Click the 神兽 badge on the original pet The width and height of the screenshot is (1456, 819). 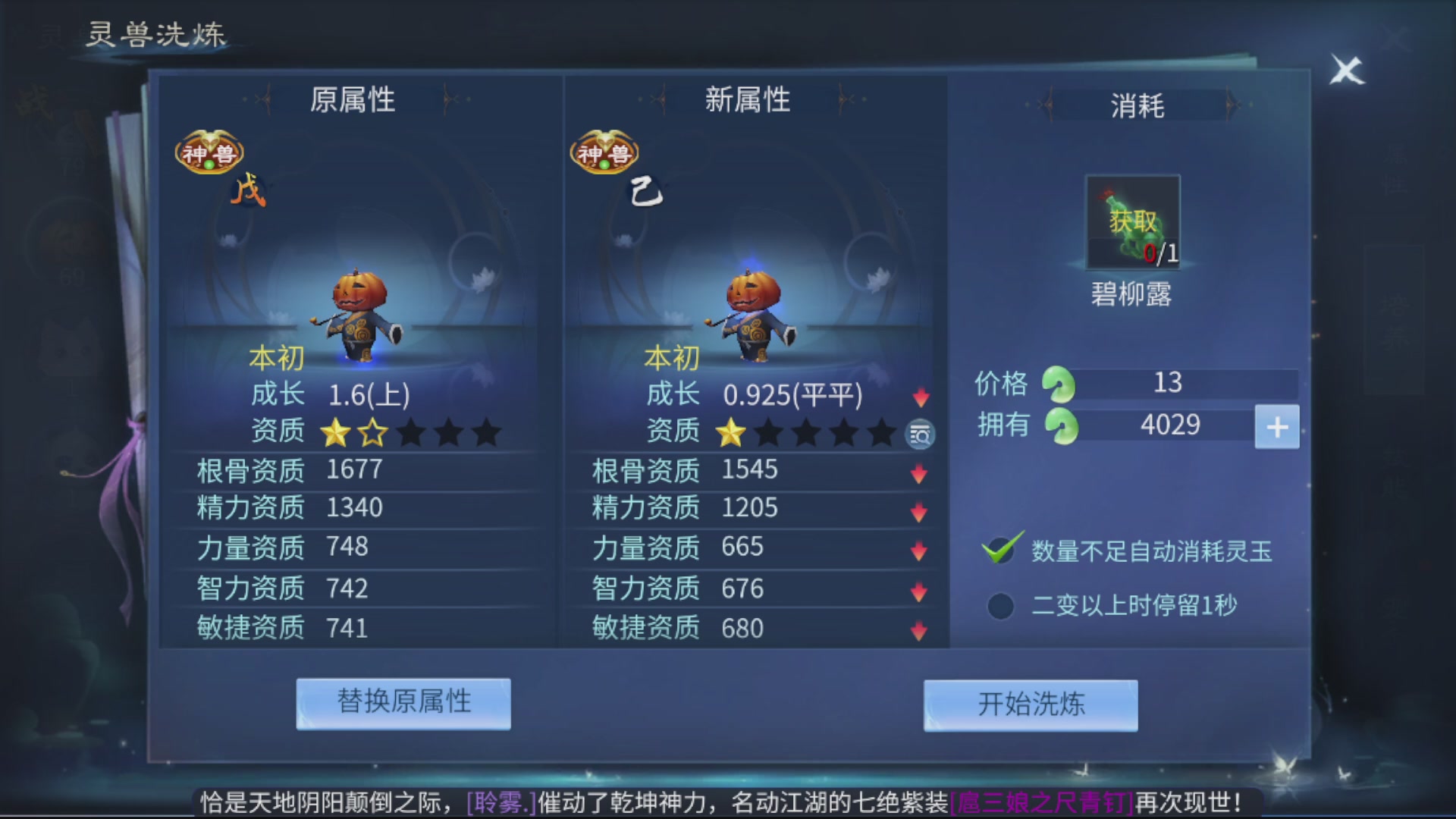pos(210,152)
